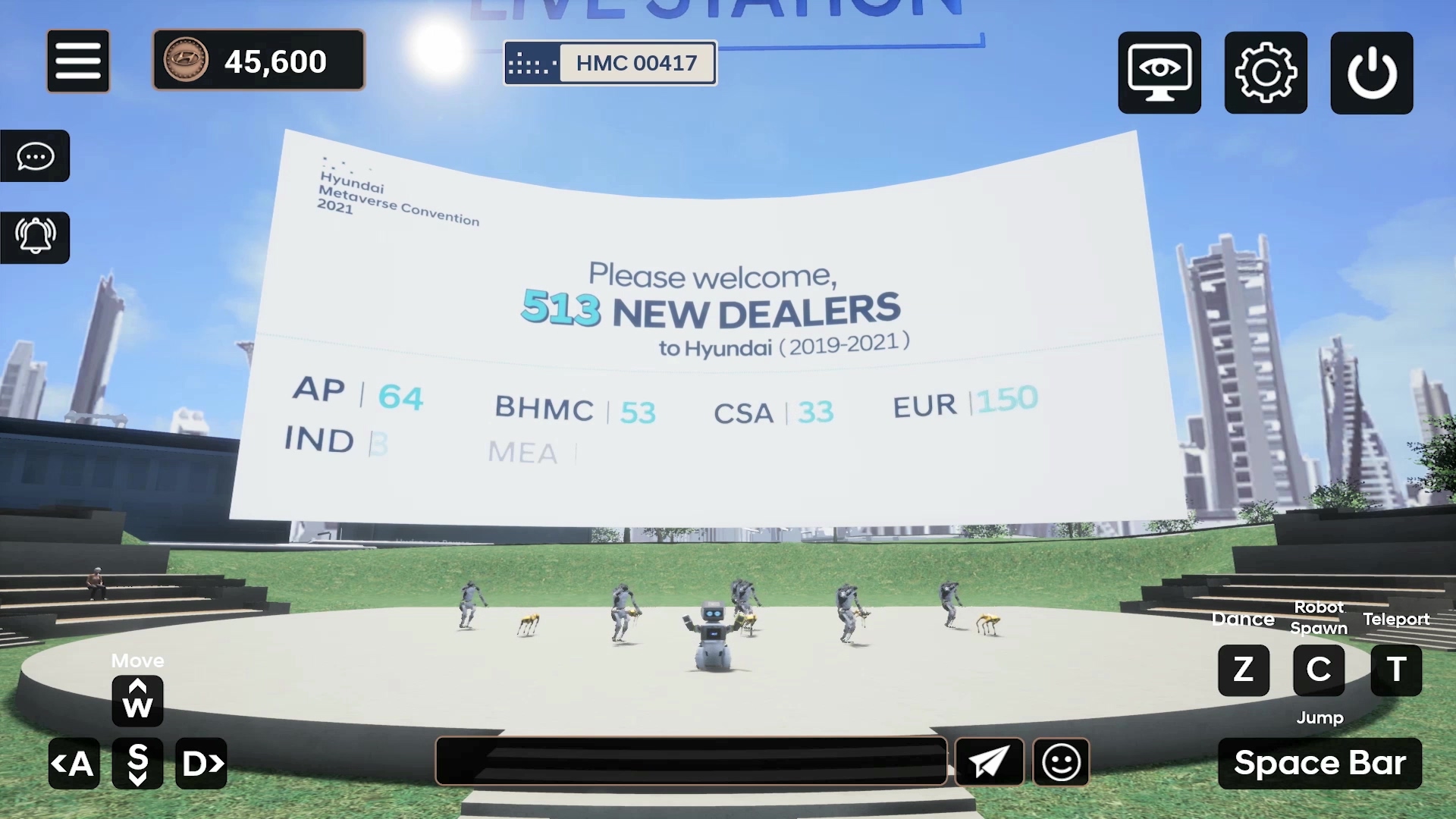Viewport: 1456px width, 819px height.
Task: Click the HMC 00417 ID badge
Action: click(610, 63)
